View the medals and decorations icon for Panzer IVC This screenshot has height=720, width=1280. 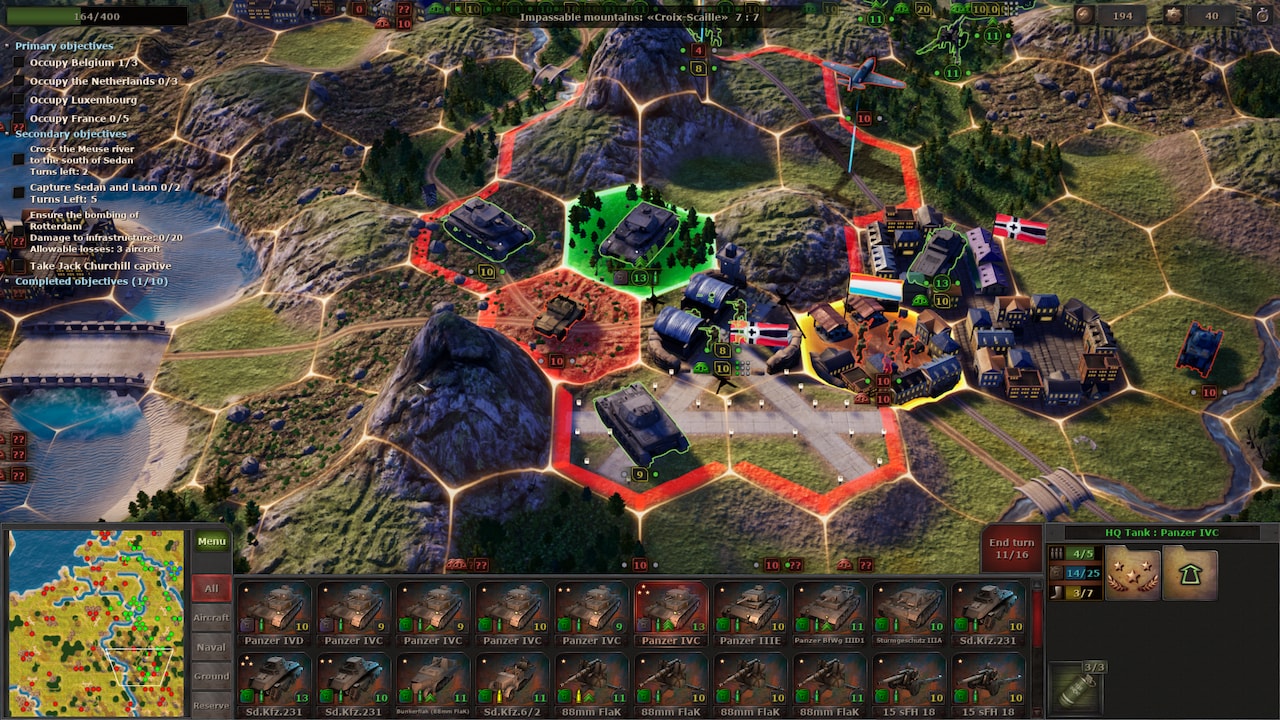[1132, 574]
